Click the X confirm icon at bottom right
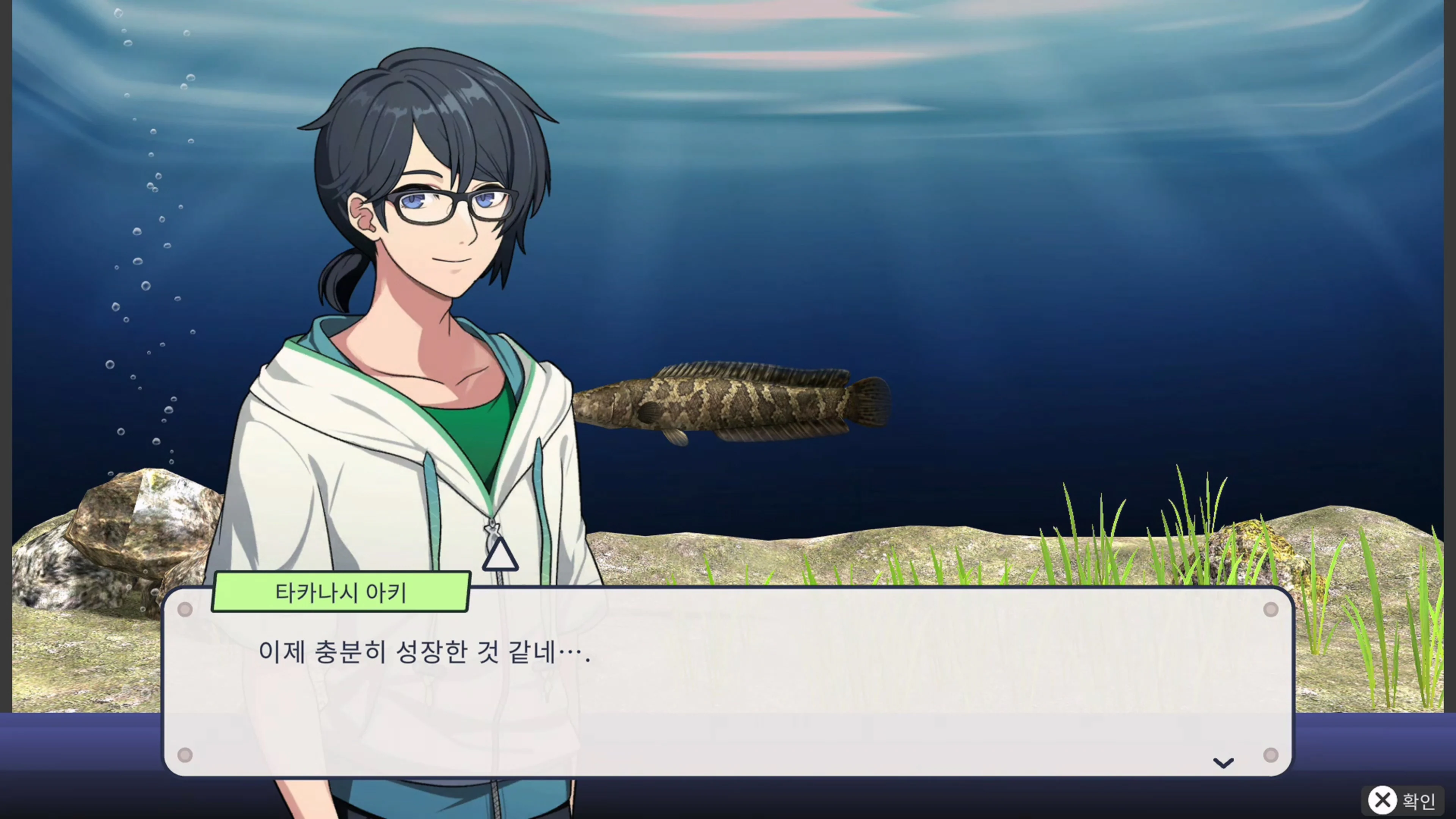 pyautogui.click(x=1383, y=800)
